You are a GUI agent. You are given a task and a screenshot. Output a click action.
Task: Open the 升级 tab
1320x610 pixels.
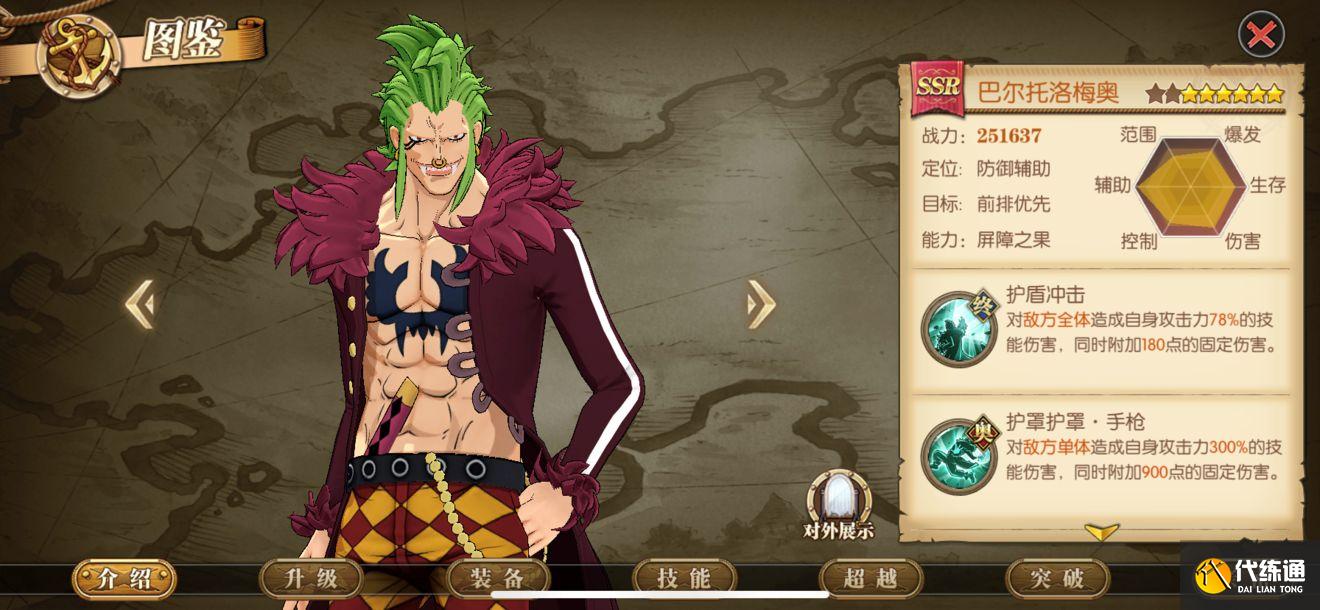310,578
